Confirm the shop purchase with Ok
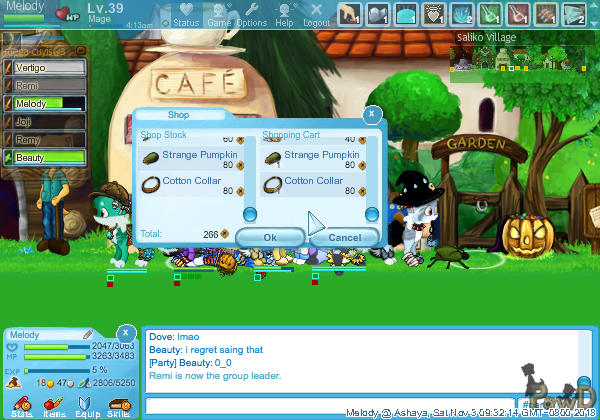This screenshot has width=600, height=420. tap(270, 237)
